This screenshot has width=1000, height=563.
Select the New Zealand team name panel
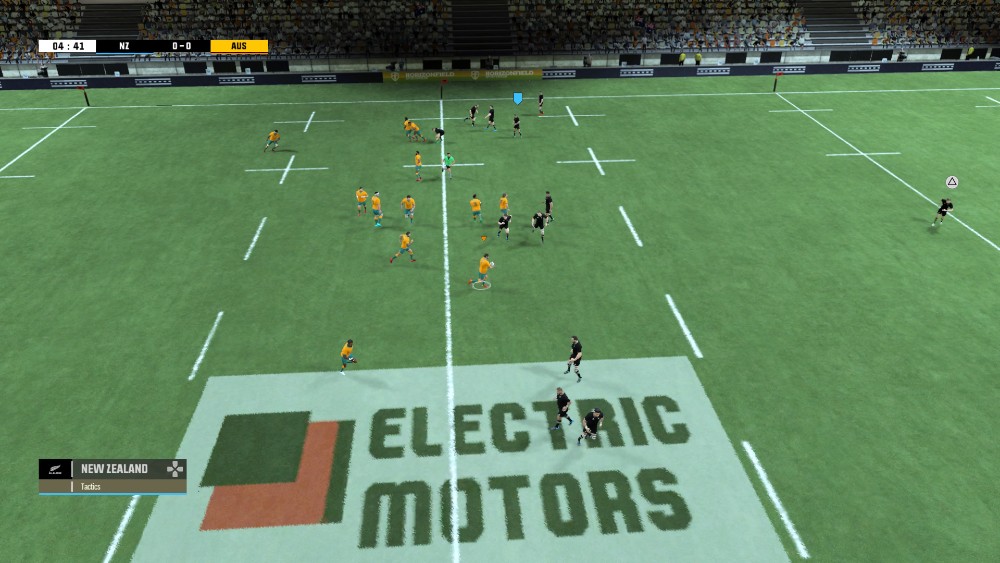click(x=114, y=468)
